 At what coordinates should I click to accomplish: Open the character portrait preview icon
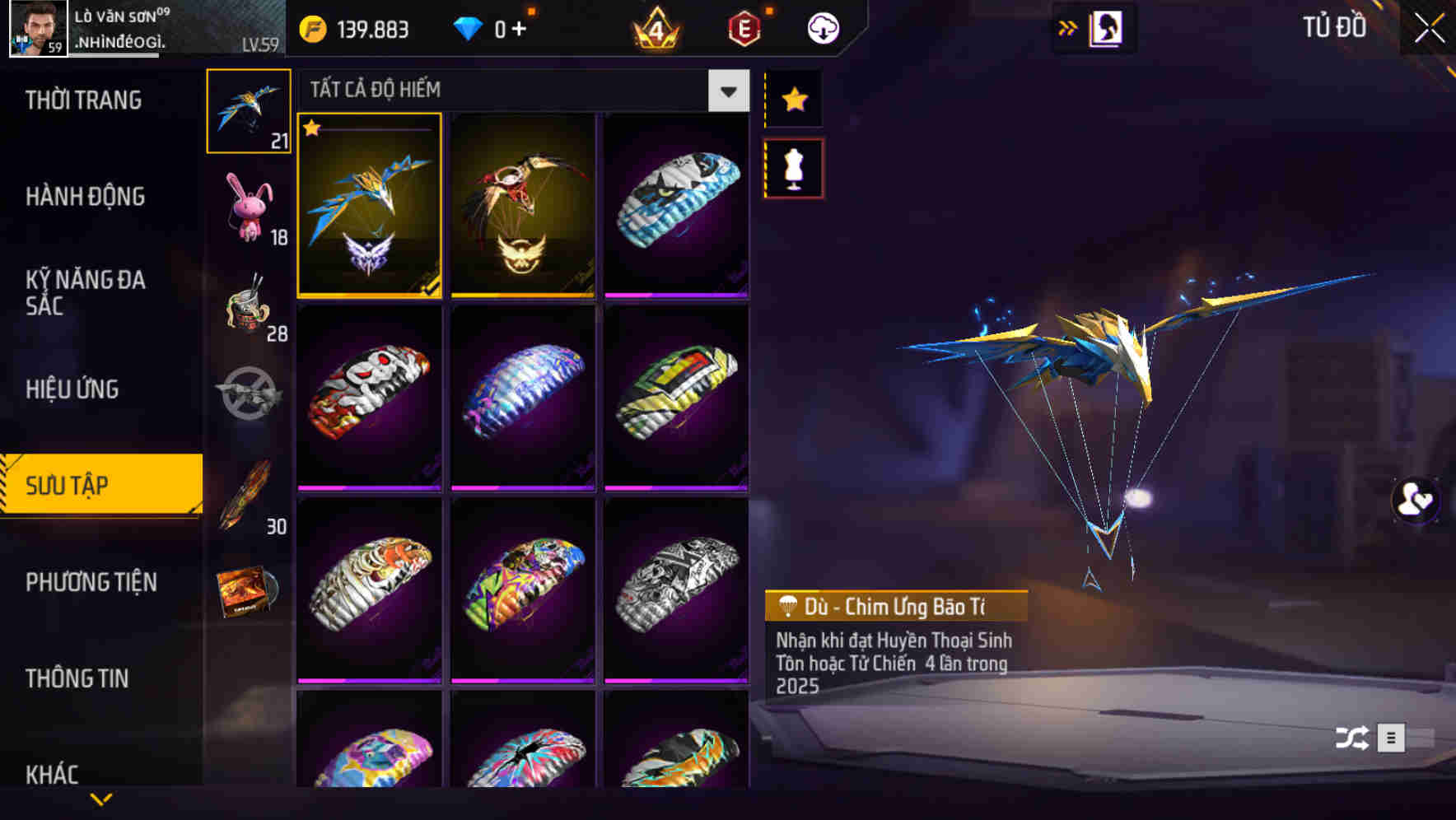pos(1107,27)
